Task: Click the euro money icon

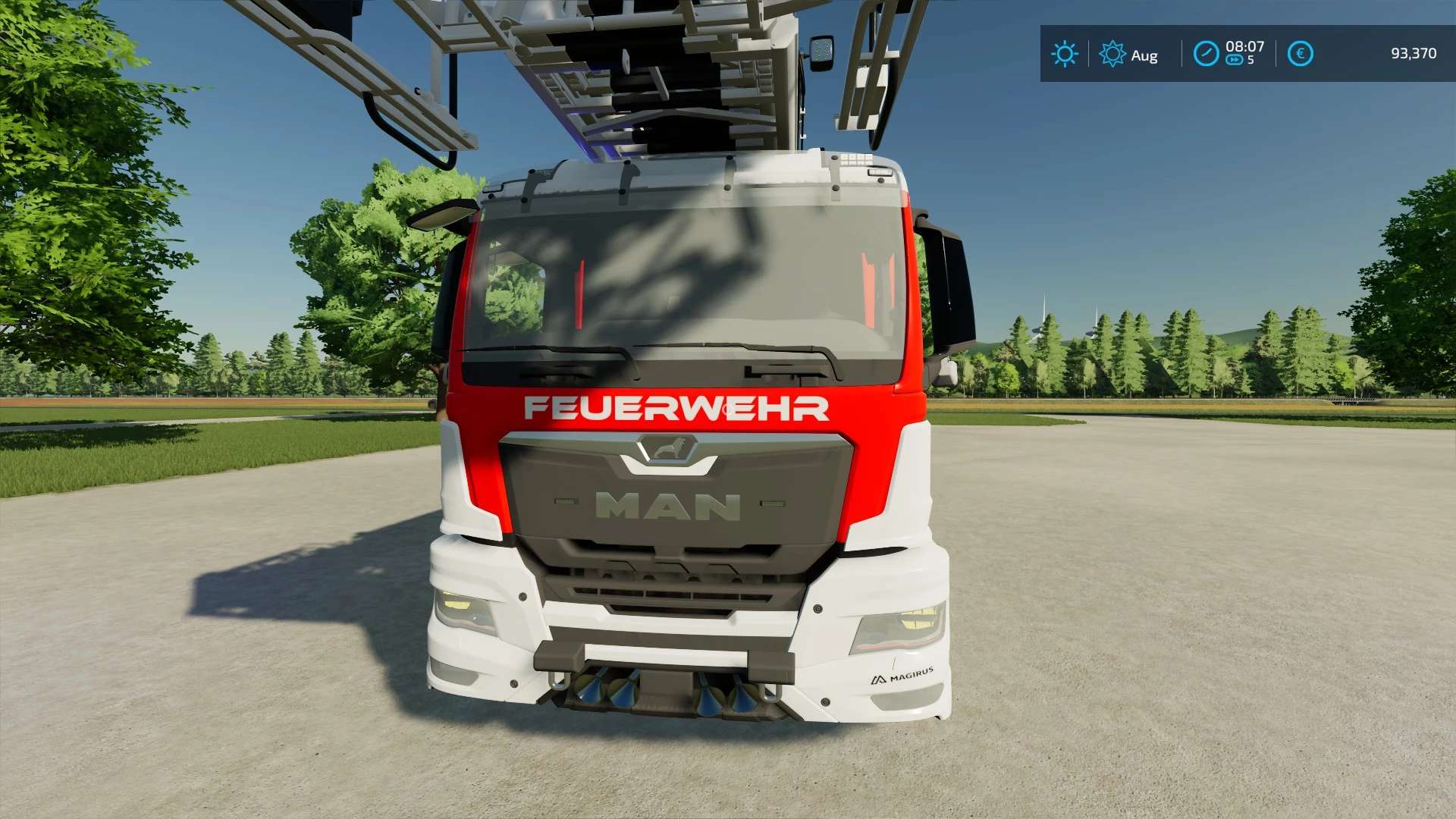Action: (1300, 54)
